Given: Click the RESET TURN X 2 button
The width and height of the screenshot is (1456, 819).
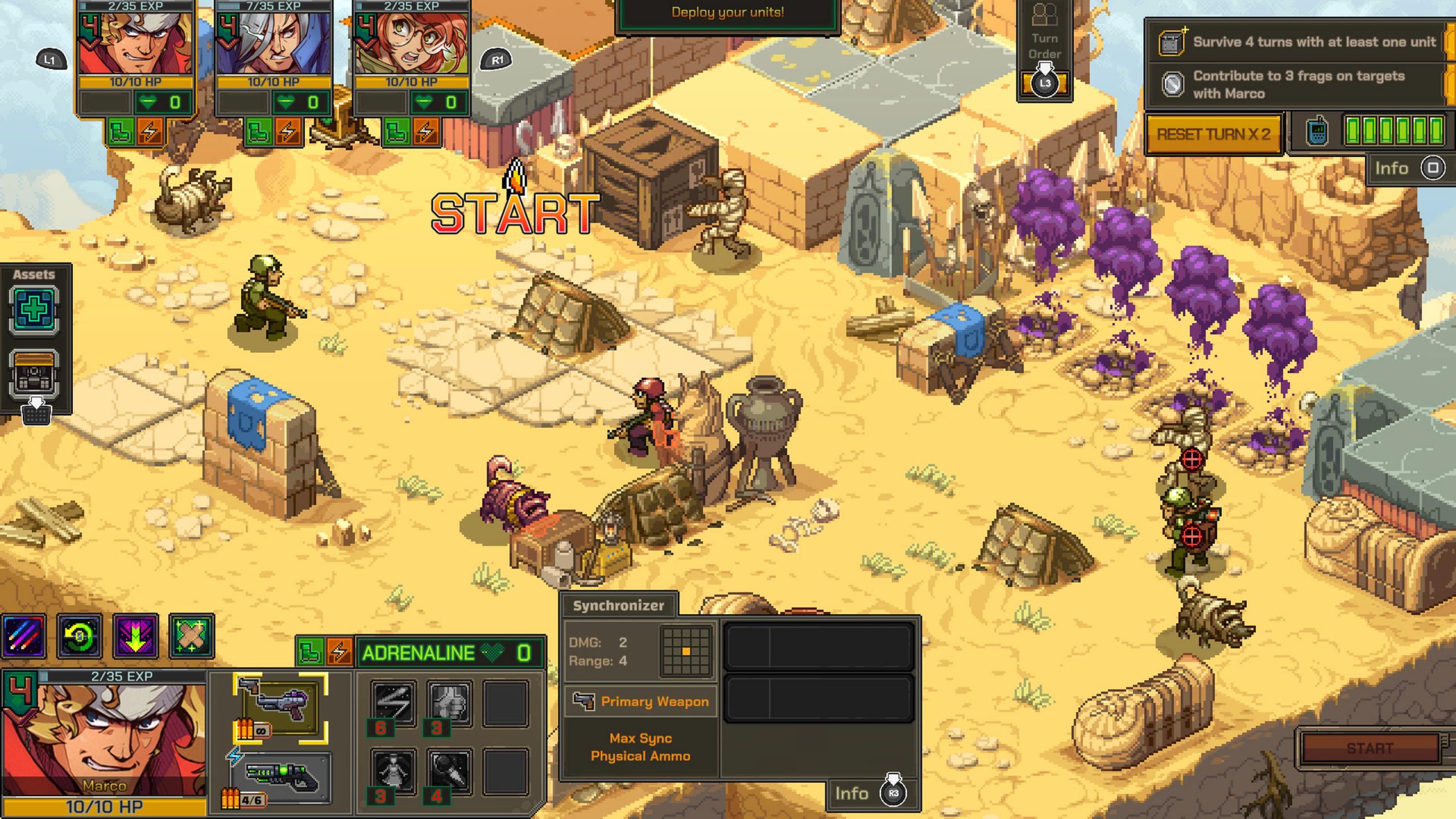Looking at the screenshot, I should click(1213, 135).
